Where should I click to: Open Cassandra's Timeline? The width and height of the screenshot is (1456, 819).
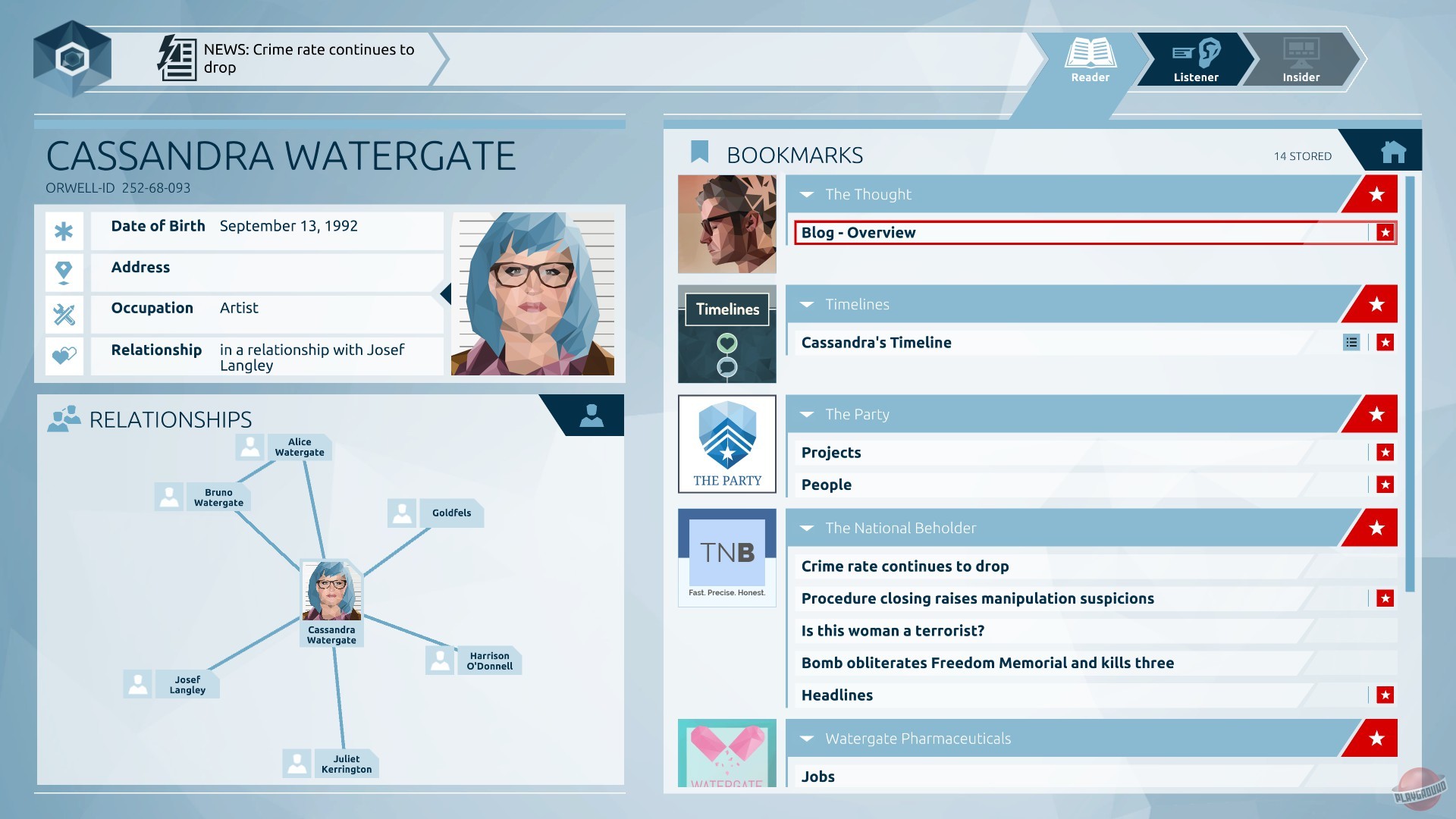point(876,342)
